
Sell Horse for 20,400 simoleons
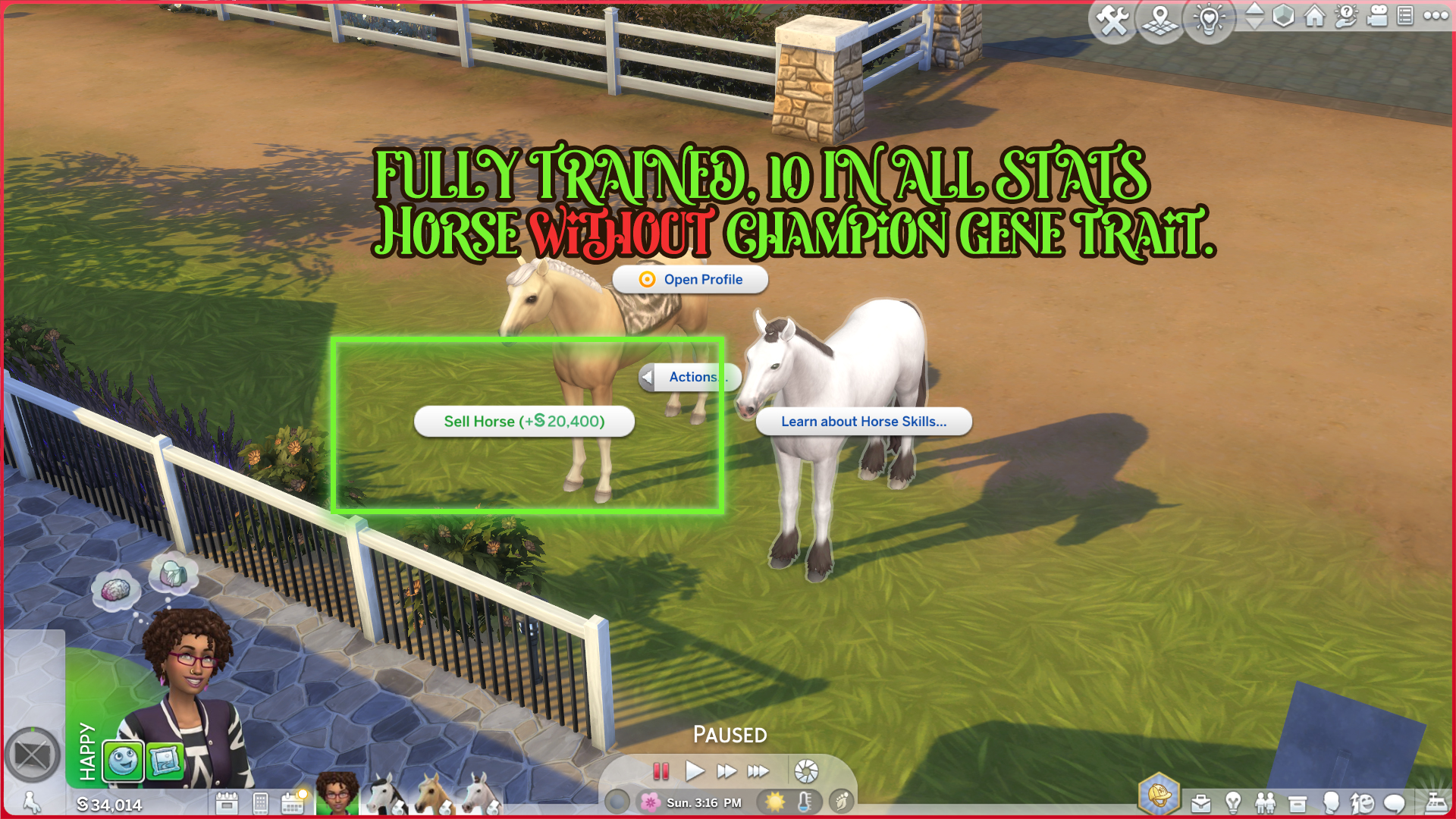point(526,421)
